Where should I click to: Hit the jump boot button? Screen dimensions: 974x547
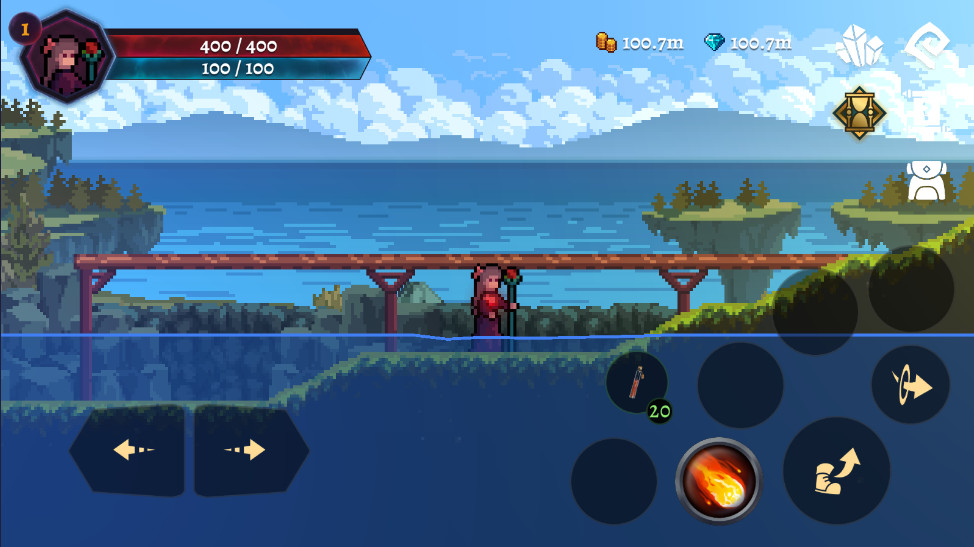tap(836, 471)
